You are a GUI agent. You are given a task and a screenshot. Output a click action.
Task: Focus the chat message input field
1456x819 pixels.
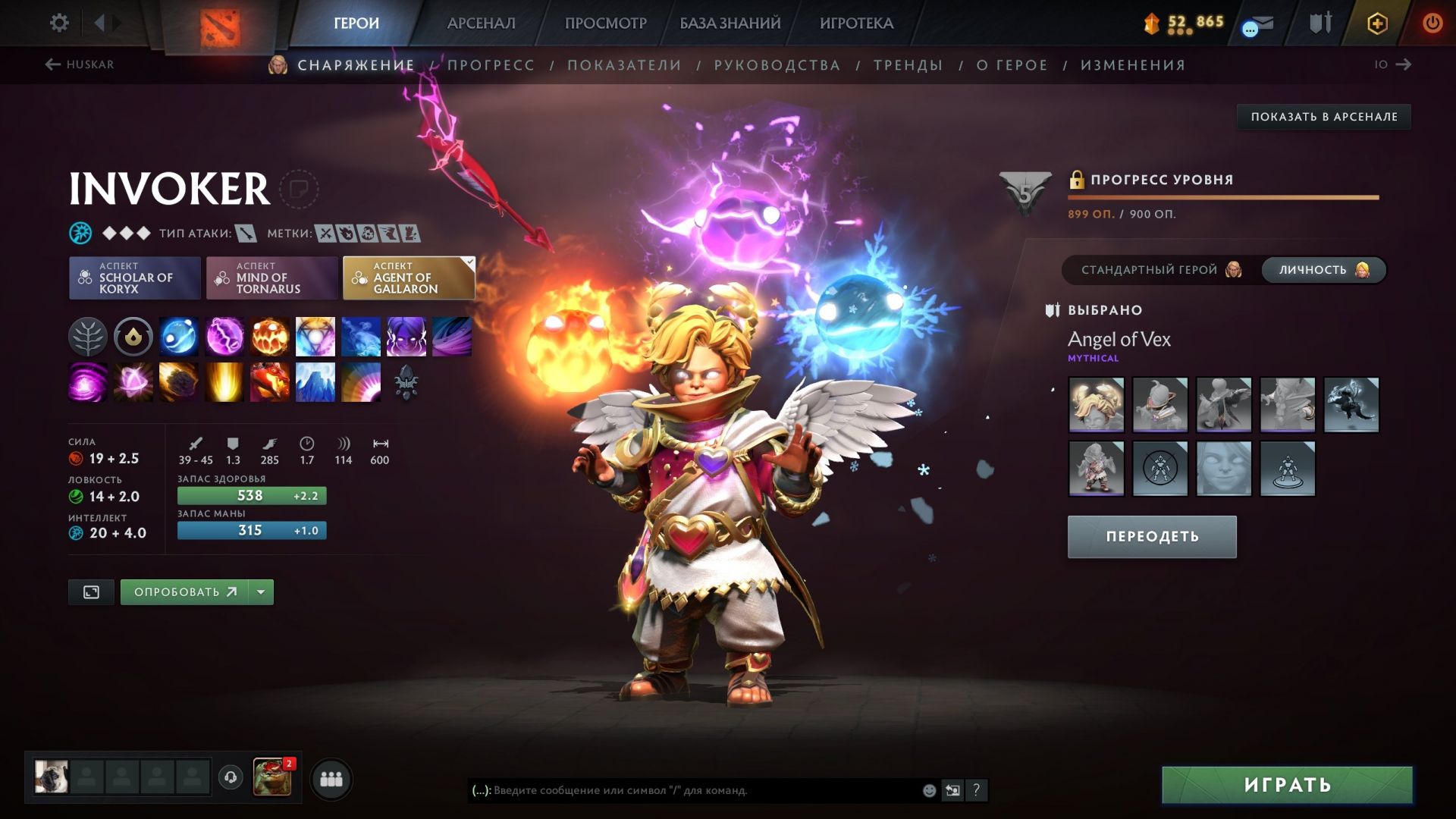coord(698,790)
